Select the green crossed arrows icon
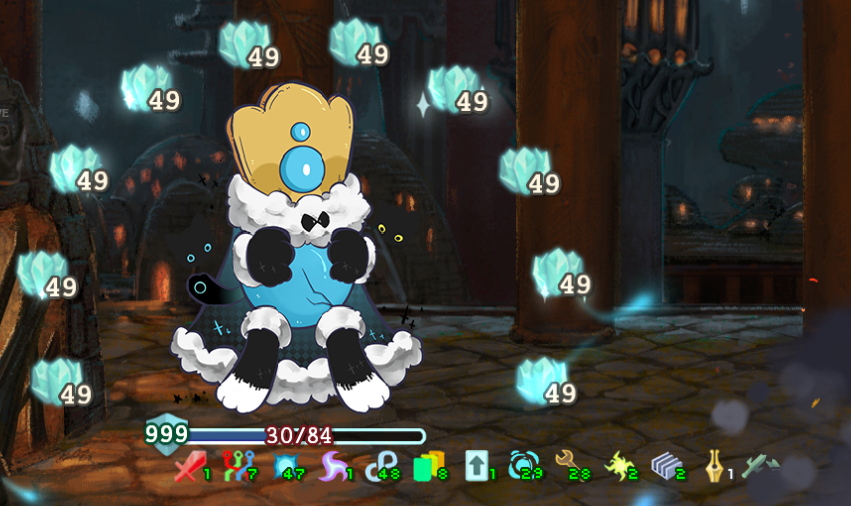The width and height of the screenshot is (851, 506). click(x=760, y=466)
